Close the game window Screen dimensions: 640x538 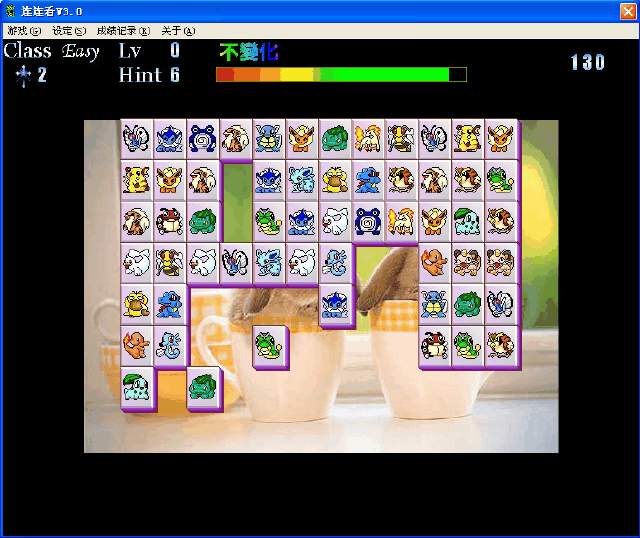626,10
